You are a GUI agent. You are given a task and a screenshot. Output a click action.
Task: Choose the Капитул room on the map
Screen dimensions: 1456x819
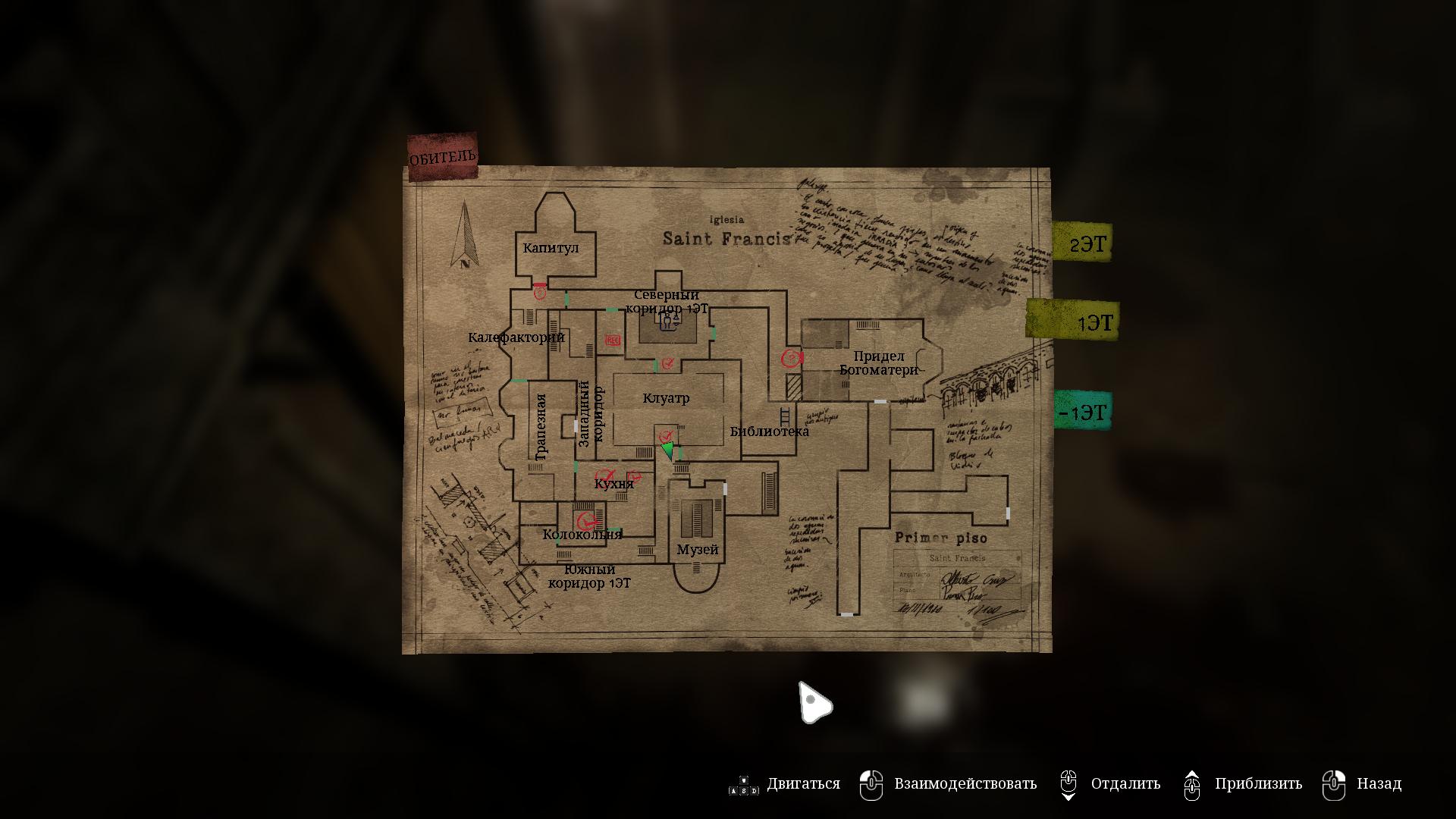point(551,248)
